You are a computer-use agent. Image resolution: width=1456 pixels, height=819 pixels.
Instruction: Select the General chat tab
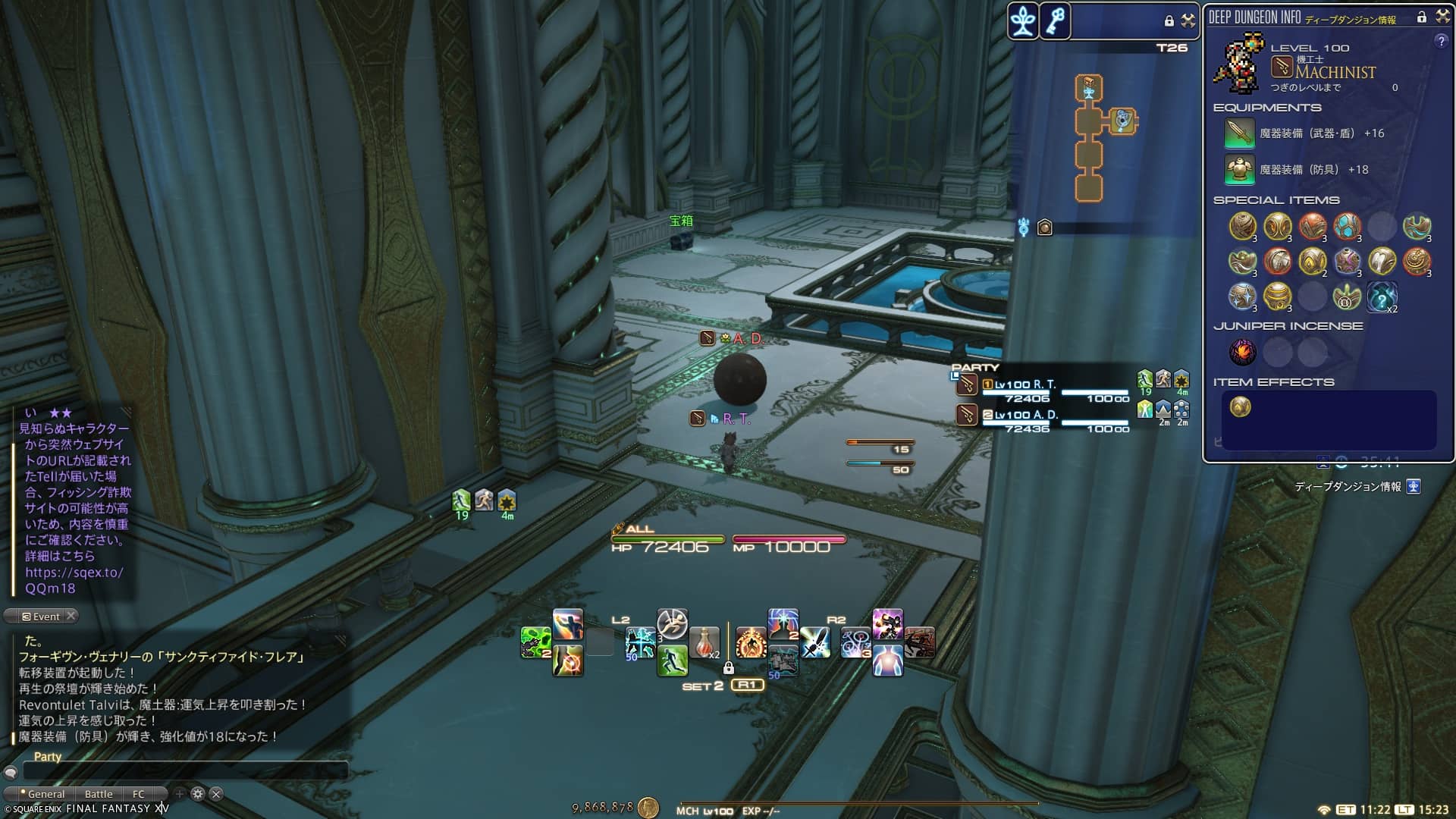point(45,794)
